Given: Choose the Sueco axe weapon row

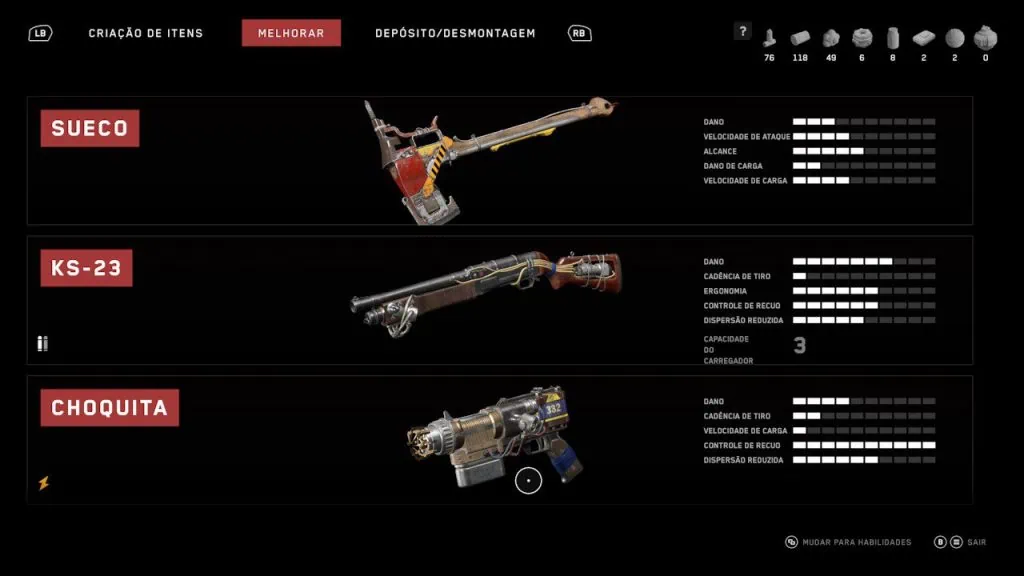Looking at the screenshot, I should [x=499, y=160].
